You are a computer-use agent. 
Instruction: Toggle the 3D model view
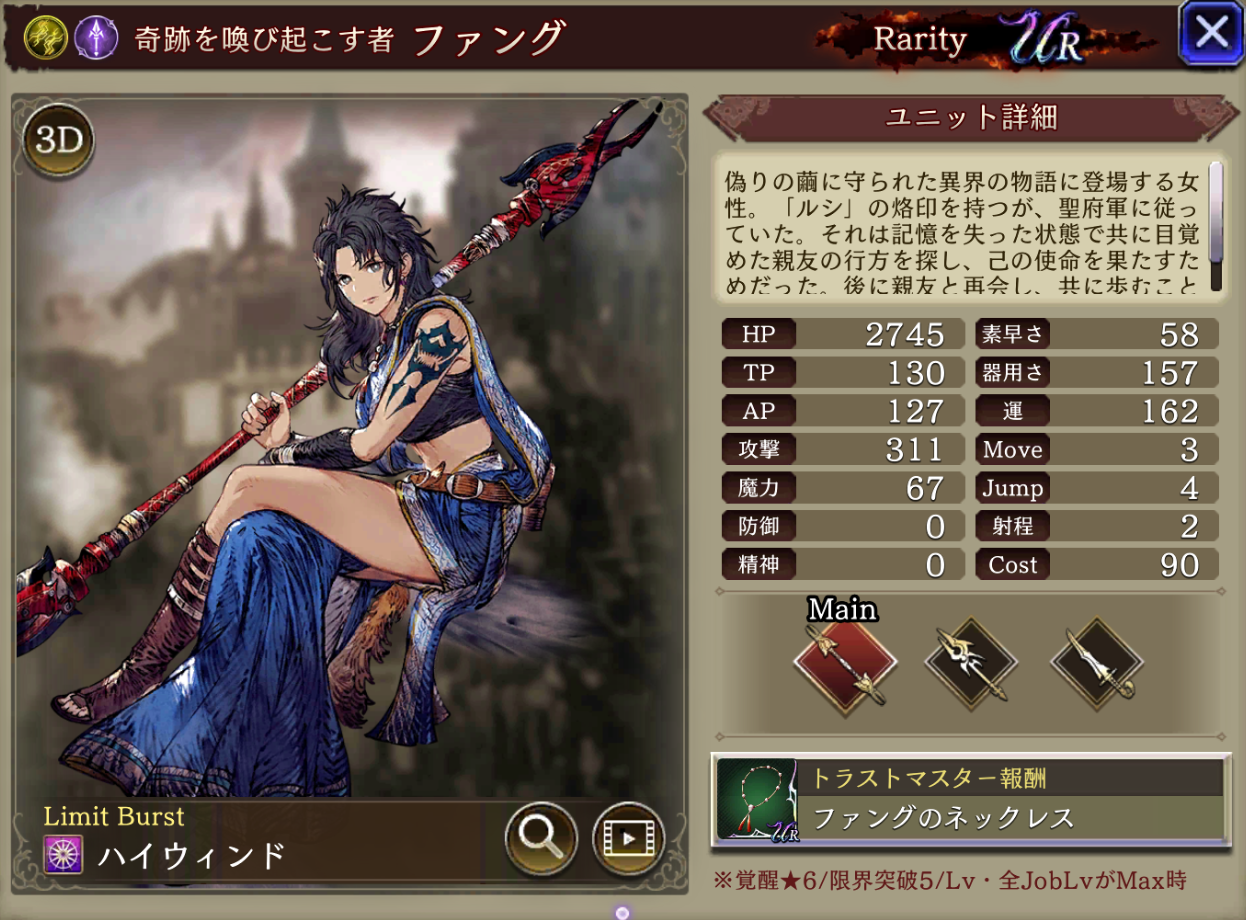58,141
